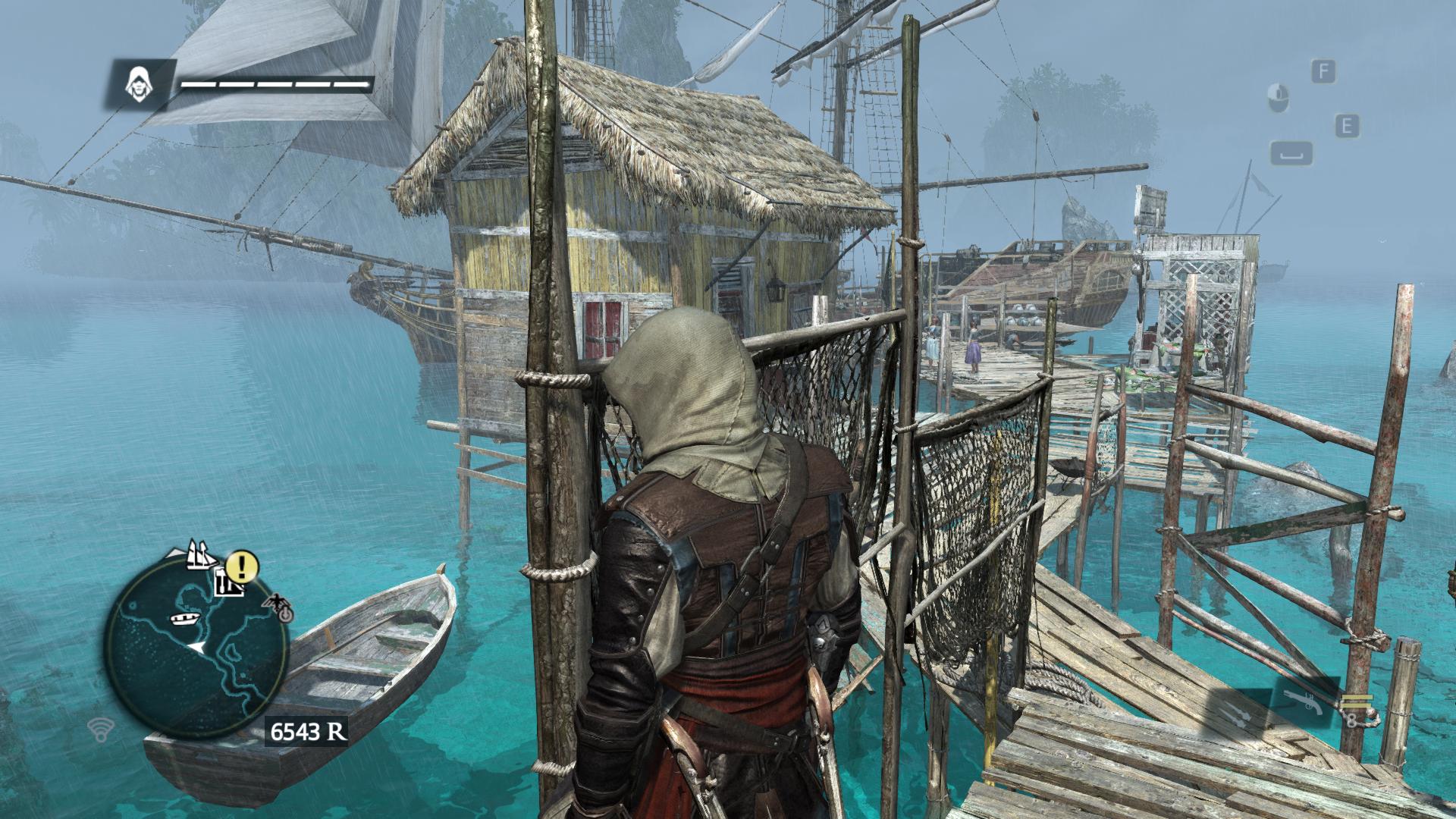The image size is (1456, 819).
Task: Select the yellow exclamation mission marker
Action: pos(243,564)
